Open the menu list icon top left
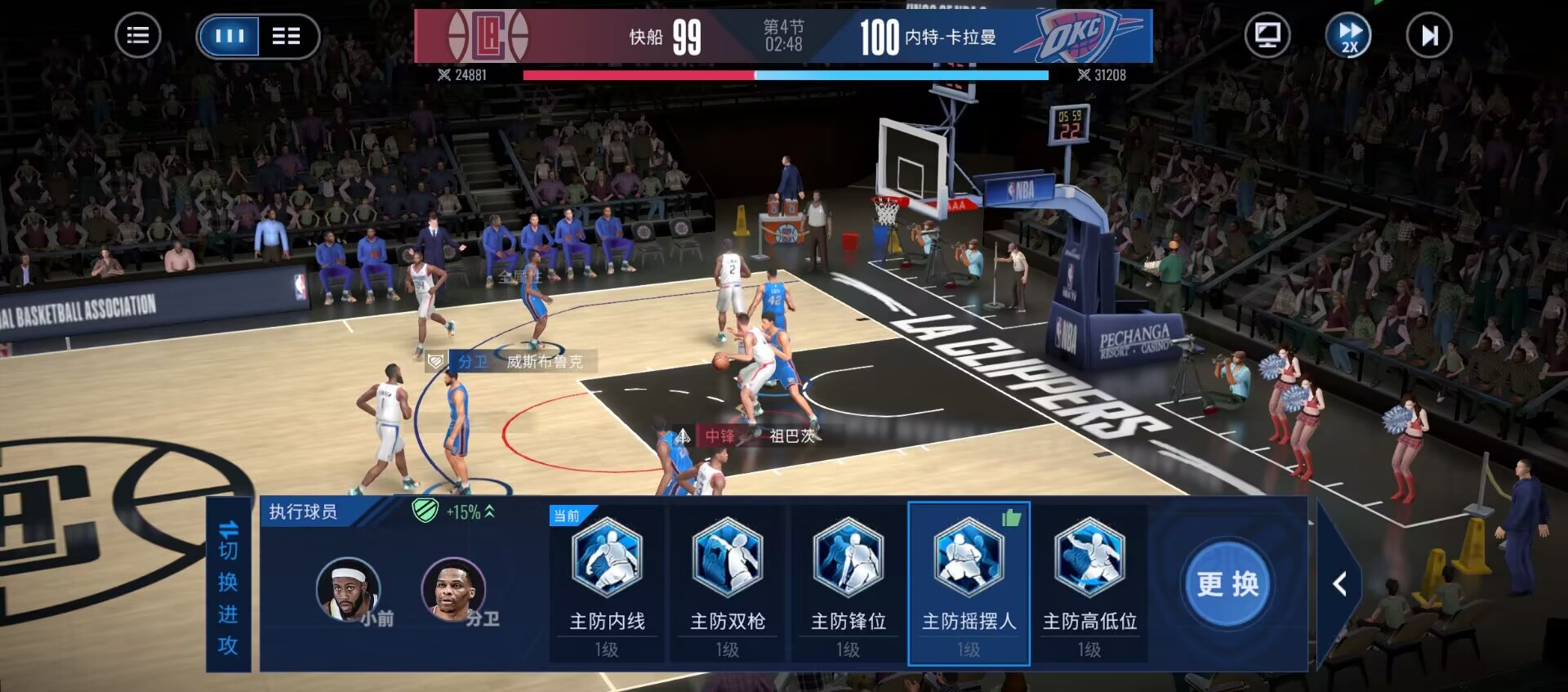This screenshot has height=692, width=1568. (x=138, y=35)
